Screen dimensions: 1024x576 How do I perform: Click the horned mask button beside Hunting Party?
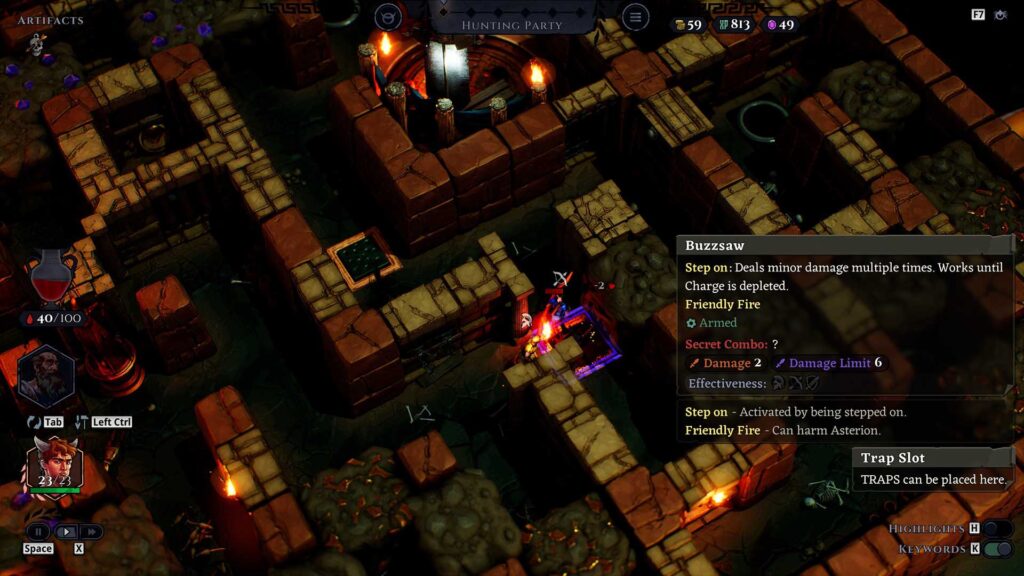click(x=388, y=17)
